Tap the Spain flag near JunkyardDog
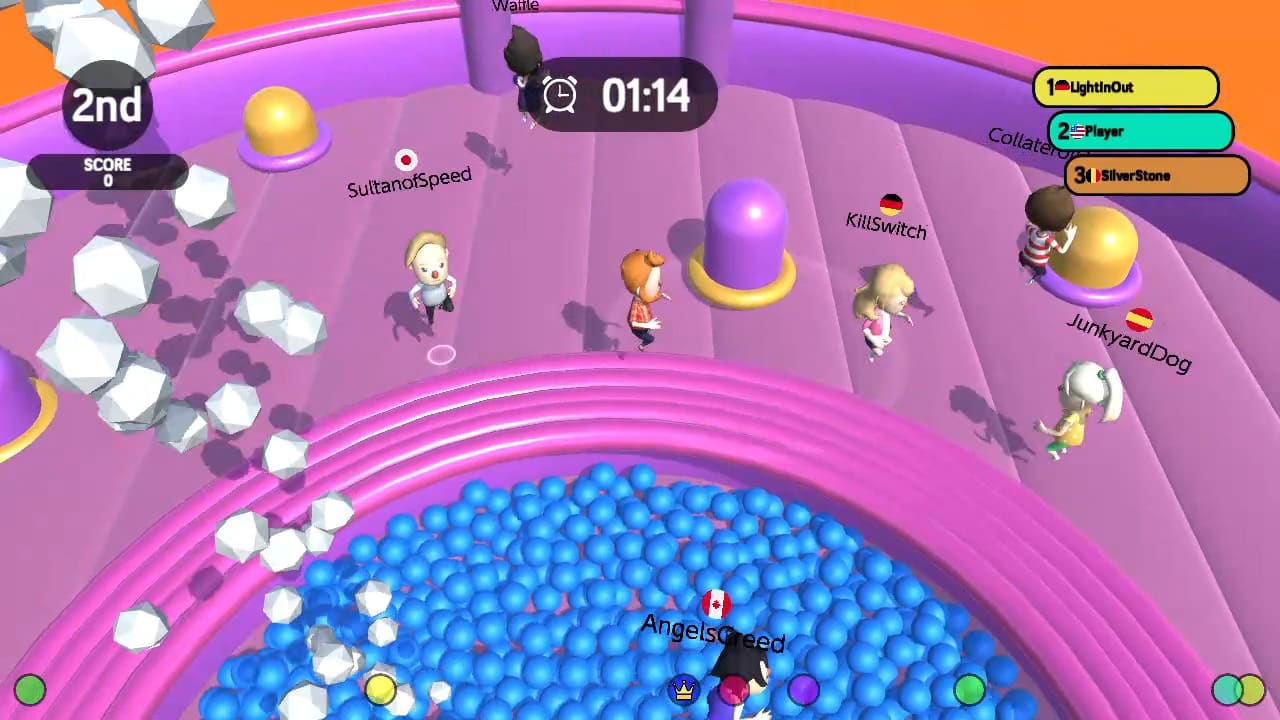This screenshot has height=720, width=1280. pyautogui.click(x=1141, y=322)
